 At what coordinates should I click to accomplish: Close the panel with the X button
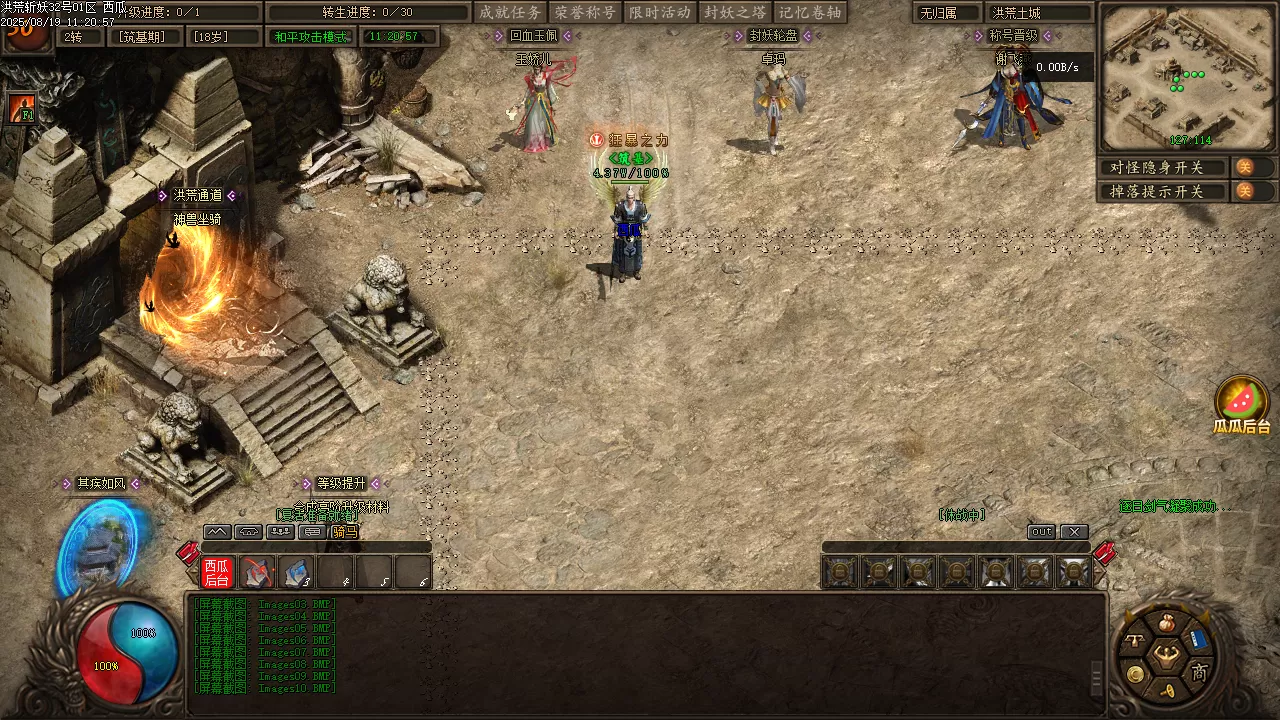(1074, 532)
